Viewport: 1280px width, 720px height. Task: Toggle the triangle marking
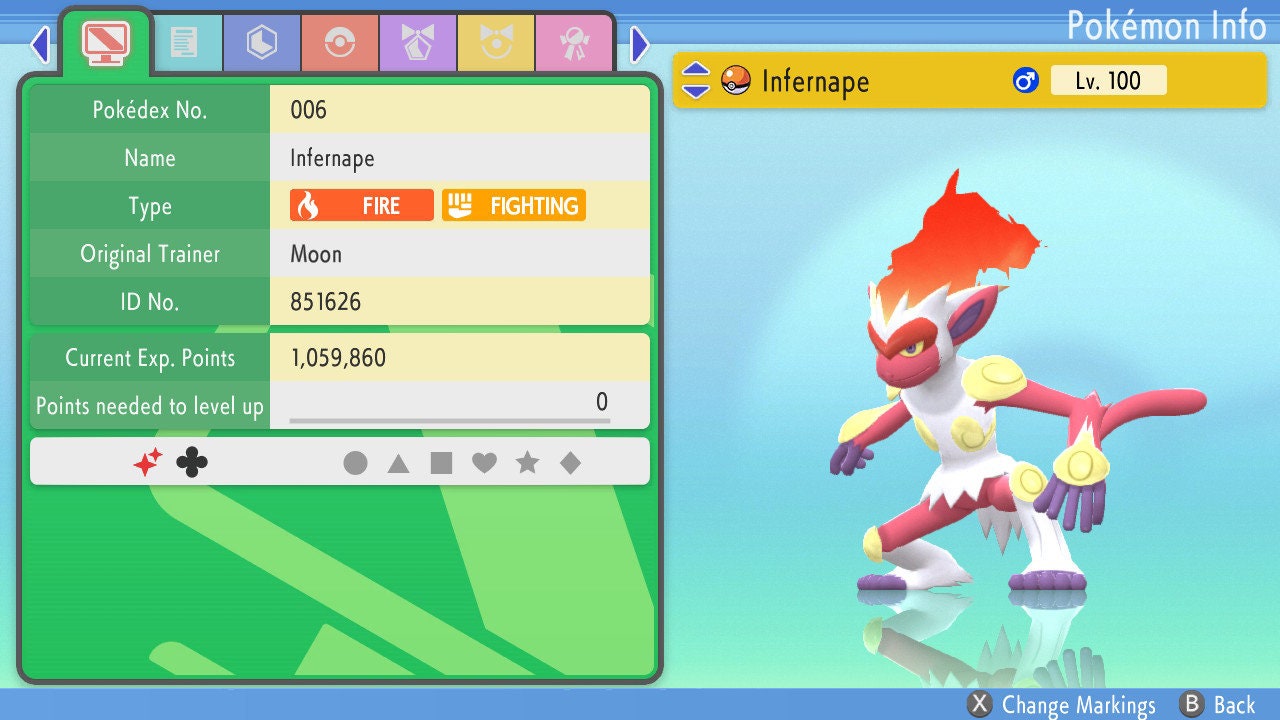coord(398,463)
